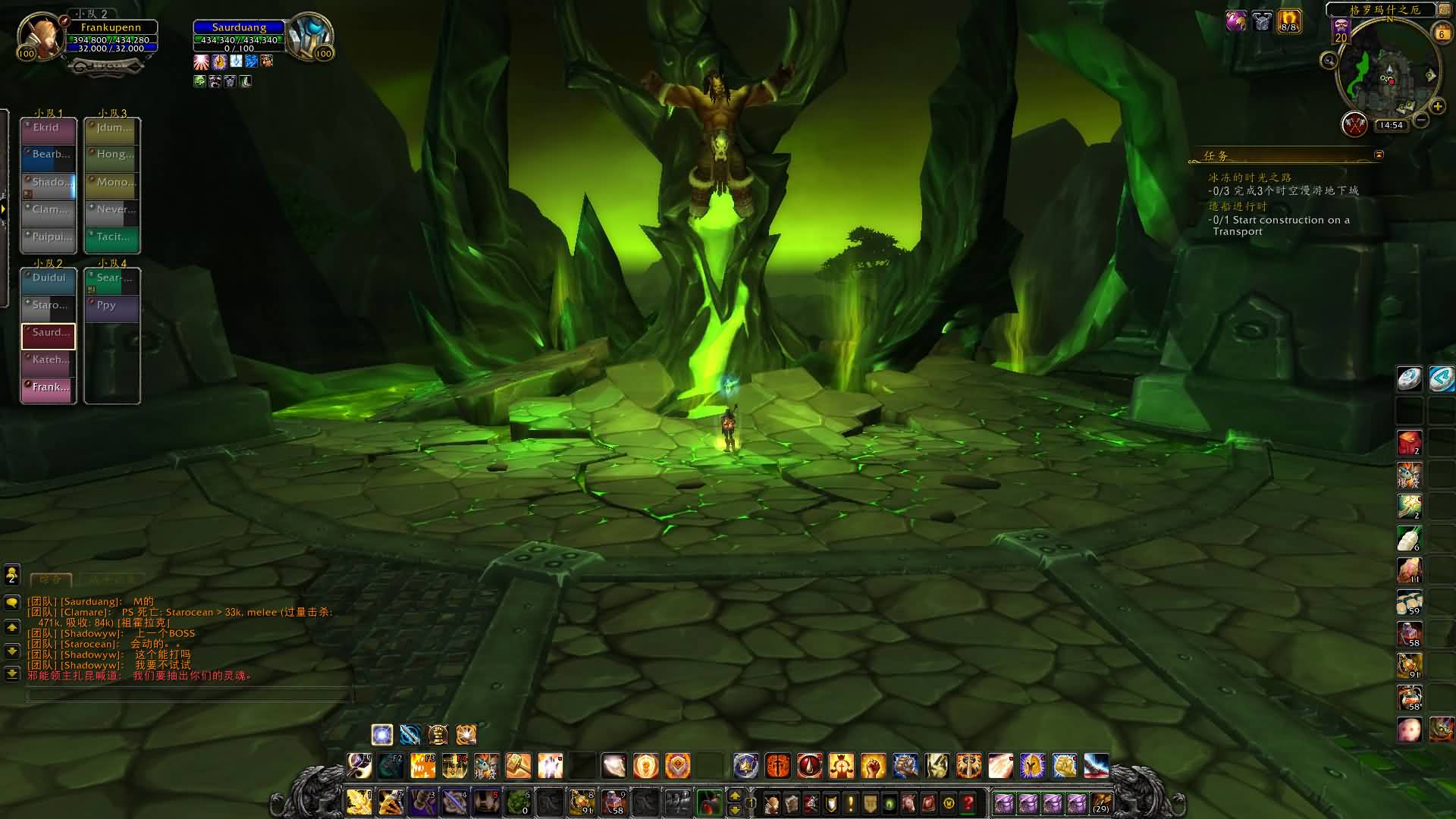Select Ekrid in the raid frames
The height and width of the screenshot is (819, 1456).
49,130
